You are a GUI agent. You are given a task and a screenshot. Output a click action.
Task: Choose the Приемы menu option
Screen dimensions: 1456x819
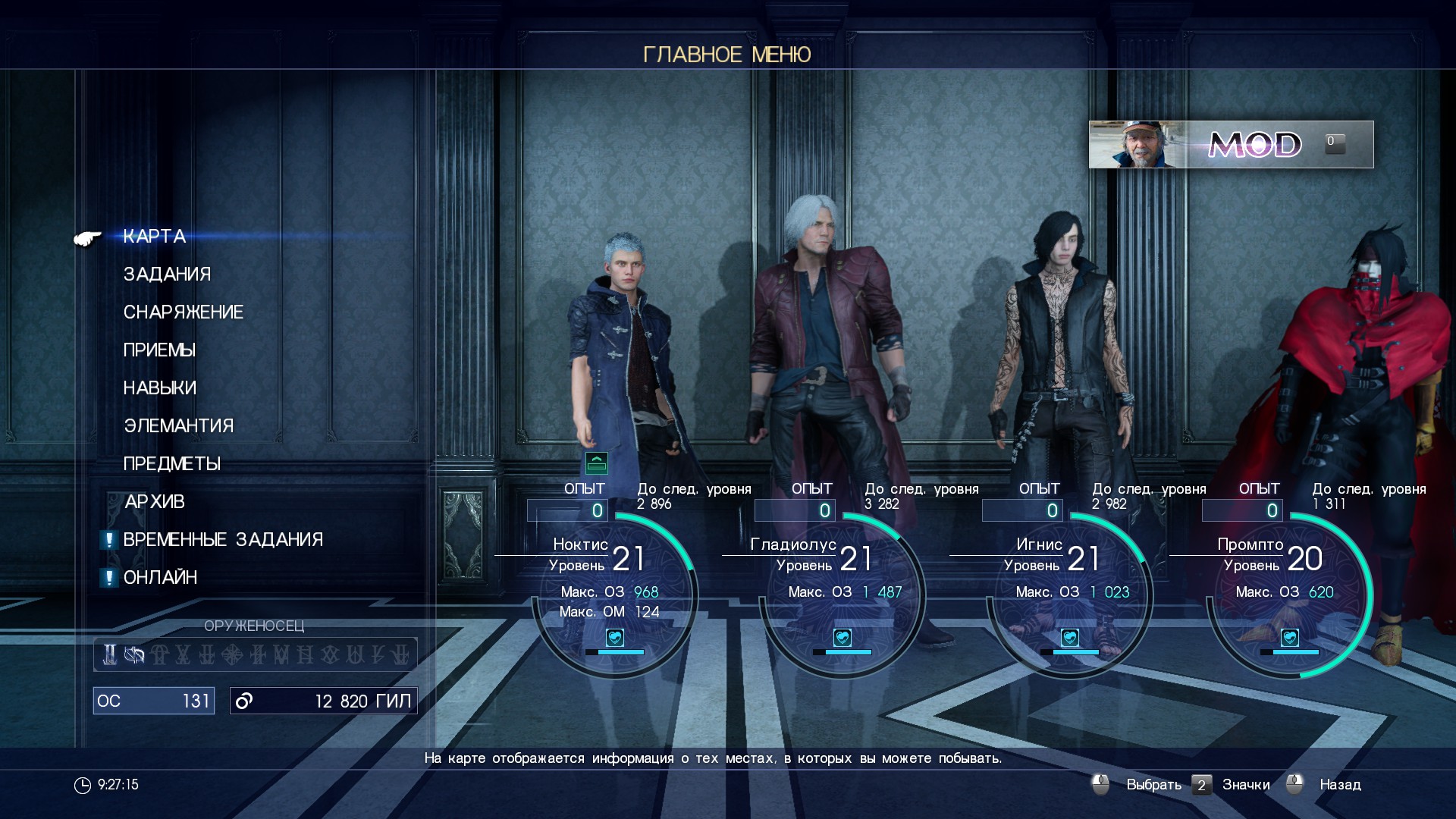pyautogui.click(x=159, y=350)
